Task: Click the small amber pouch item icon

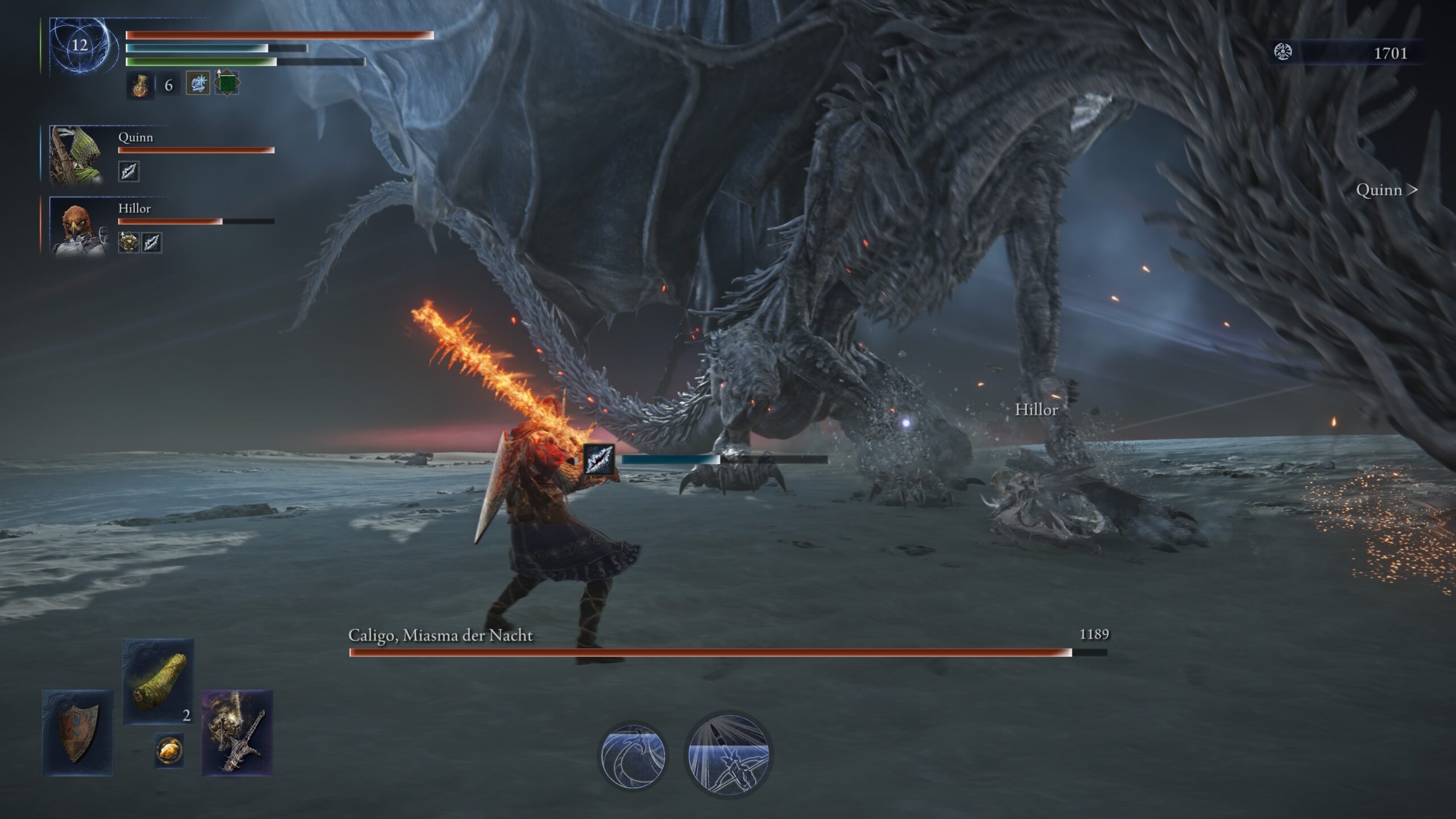Action: [x=169, y=750]
